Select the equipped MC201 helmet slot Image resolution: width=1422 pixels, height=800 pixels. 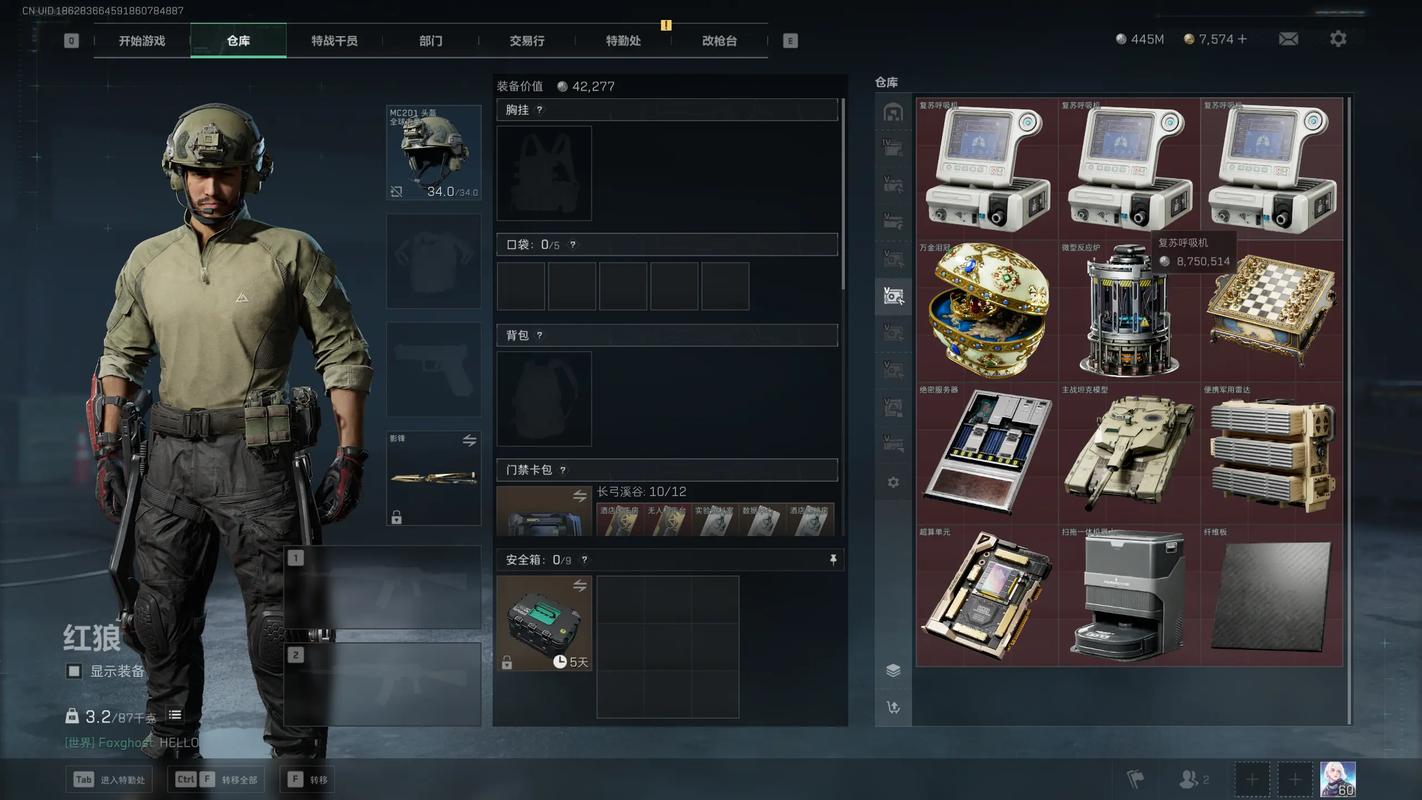coord(434,153)
